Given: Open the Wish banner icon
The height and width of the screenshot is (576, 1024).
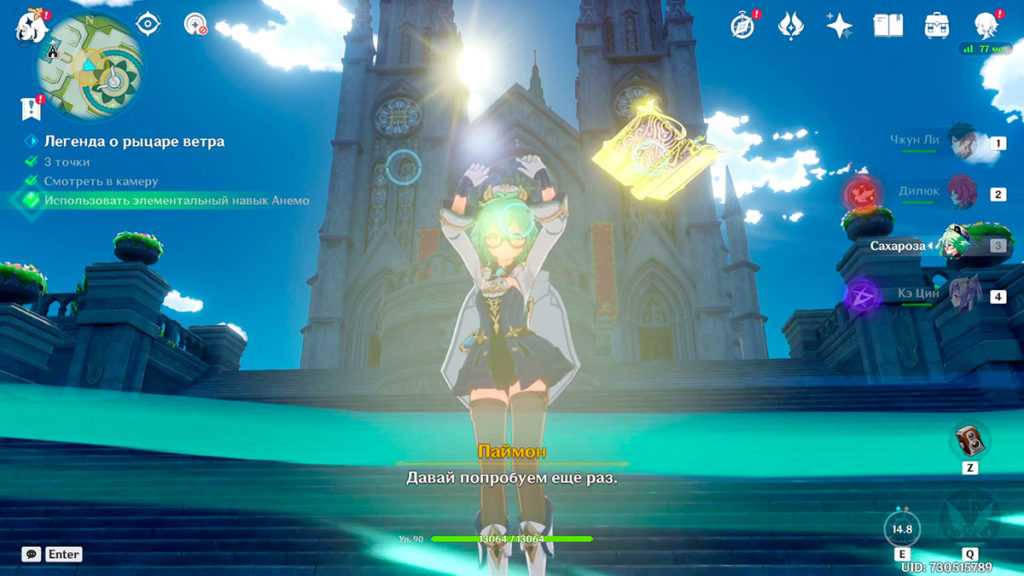Looking at the screenshot, I should tap(791, 25).
